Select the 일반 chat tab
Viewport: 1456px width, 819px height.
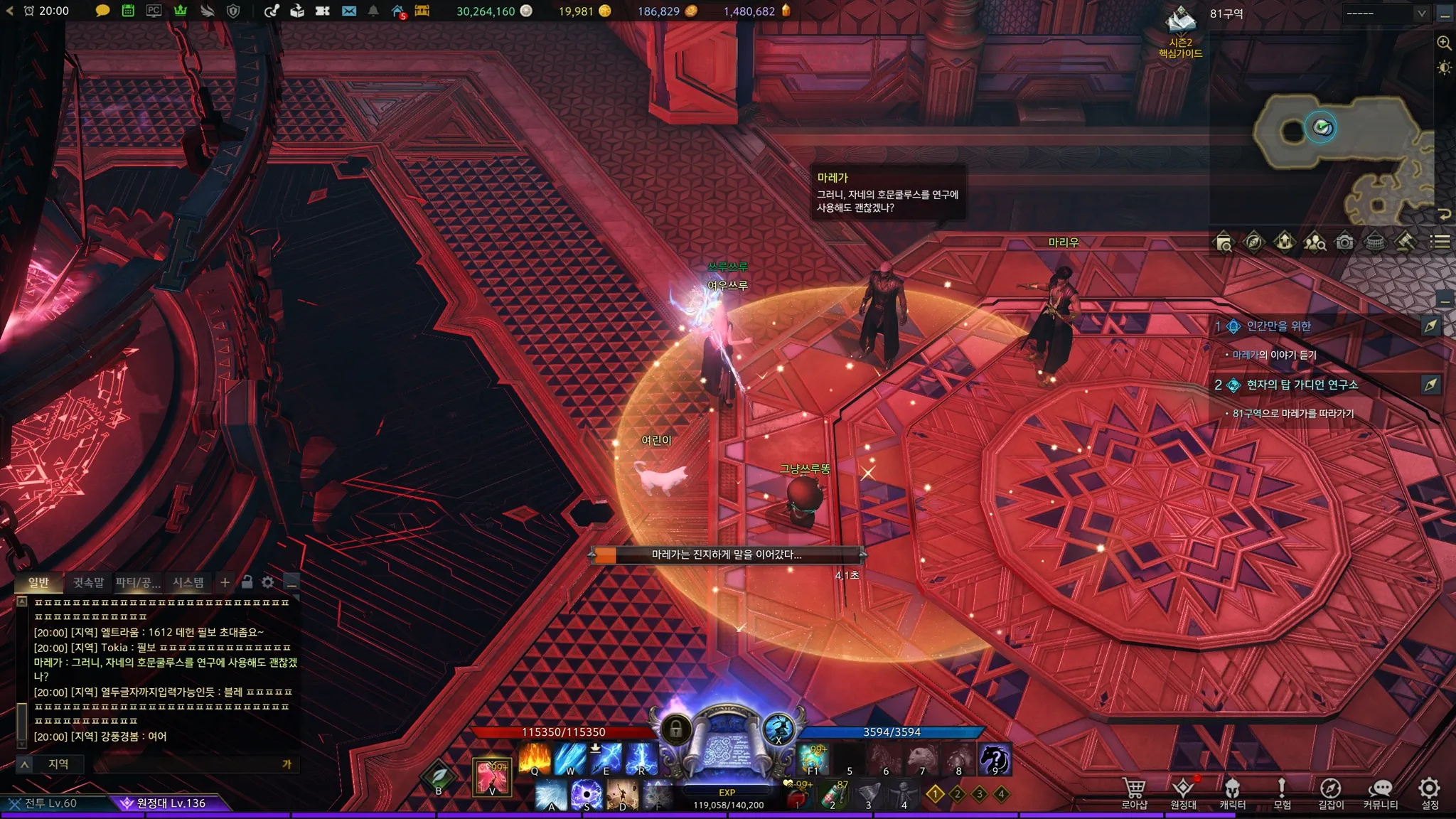tap(38, 583)
